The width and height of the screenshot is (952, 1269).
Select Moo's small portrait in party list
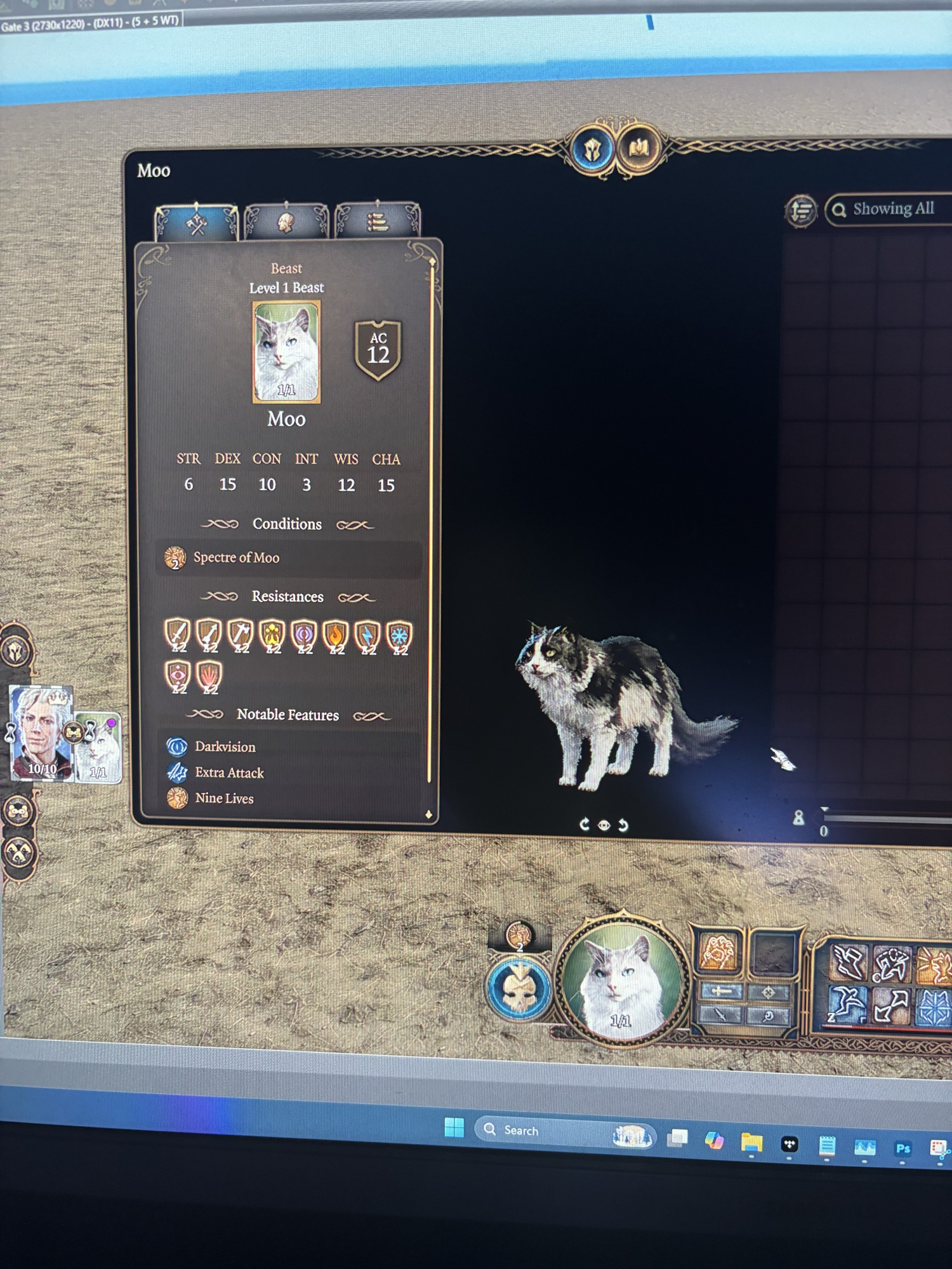tap(100, 749)
